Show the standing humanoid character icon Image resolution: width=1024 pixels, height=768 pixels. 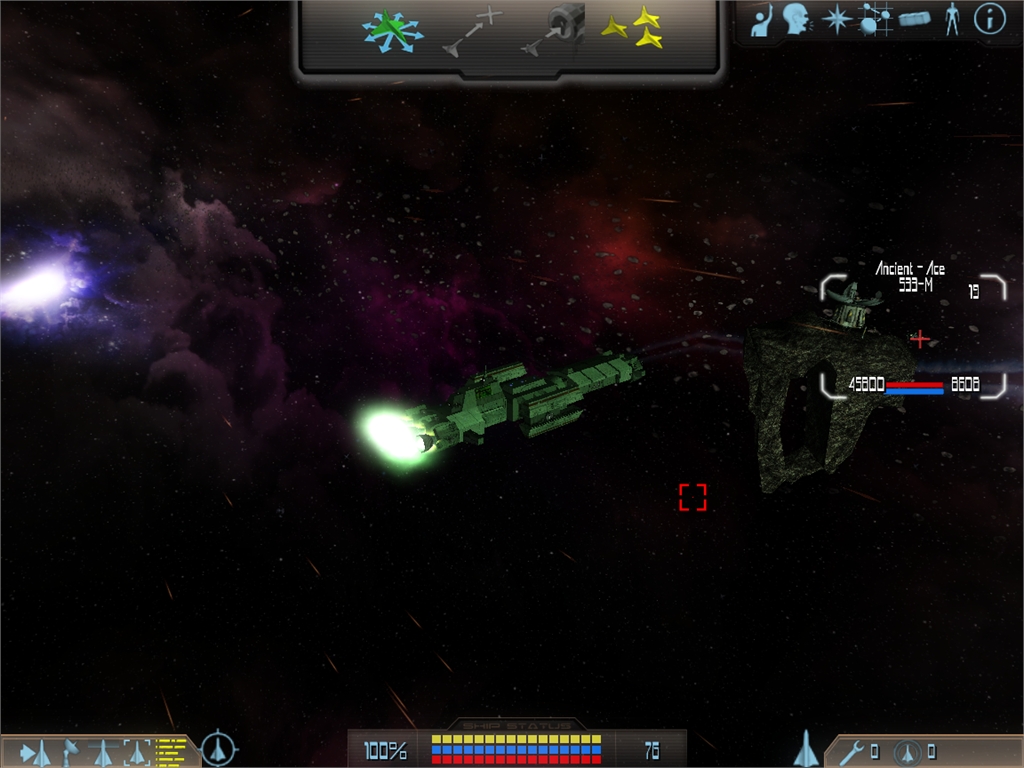tap(952, 19)
